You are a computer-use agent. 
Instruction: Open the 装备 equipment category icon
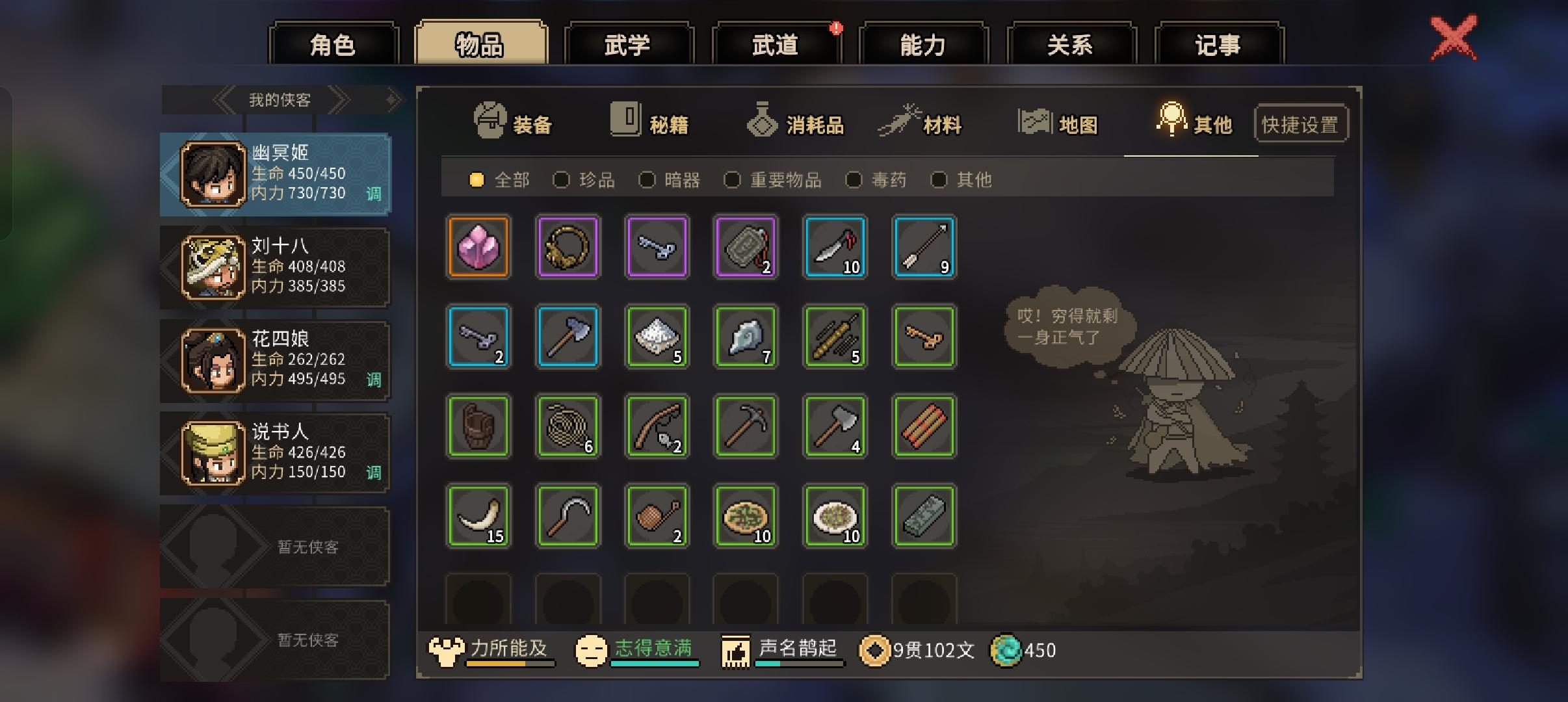491,121
